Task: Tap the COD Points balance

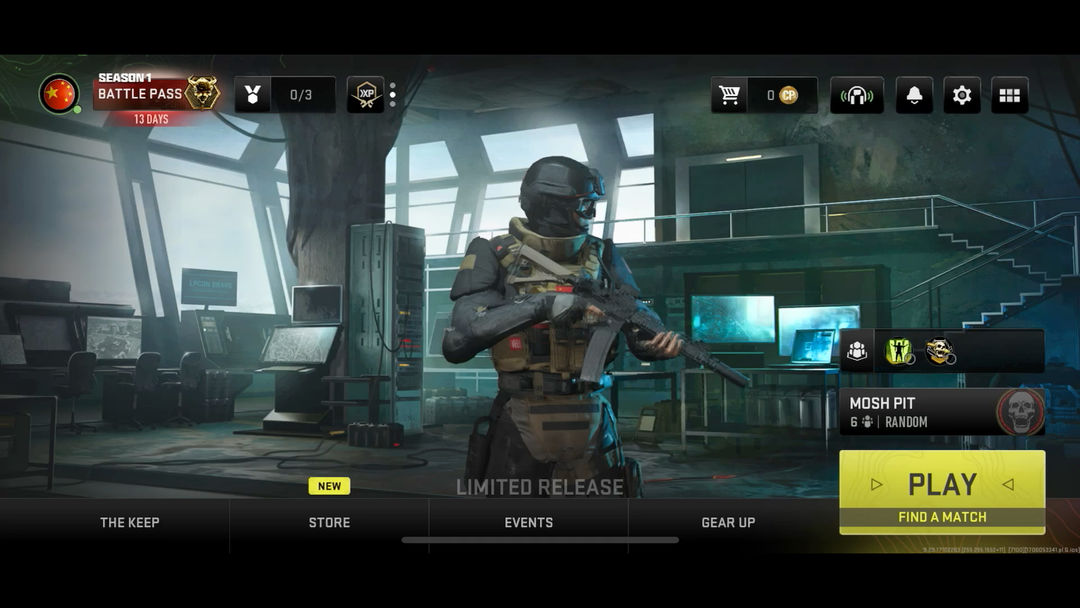Action: tap(782, 95)
